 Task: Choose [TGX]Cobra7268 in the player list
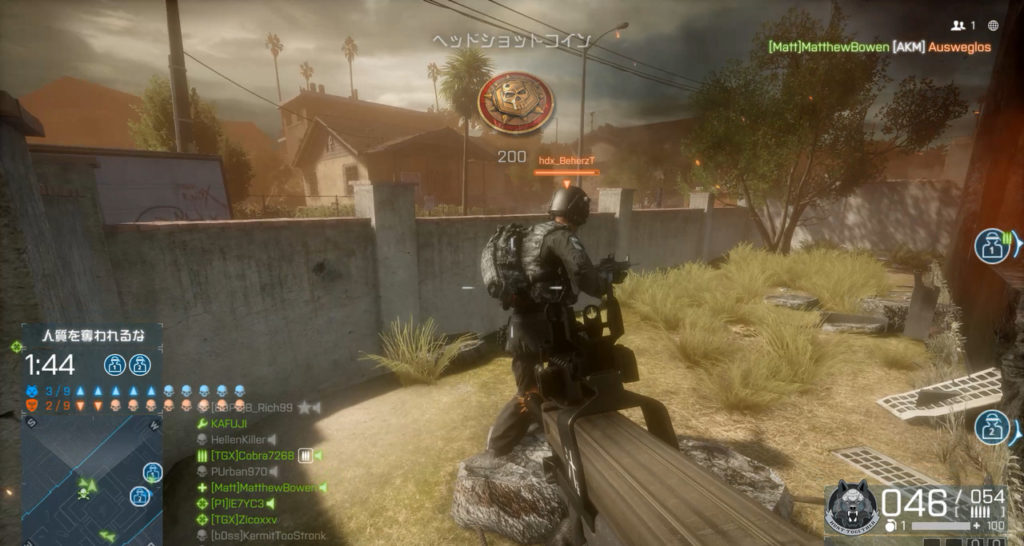(x=252, y=455)
